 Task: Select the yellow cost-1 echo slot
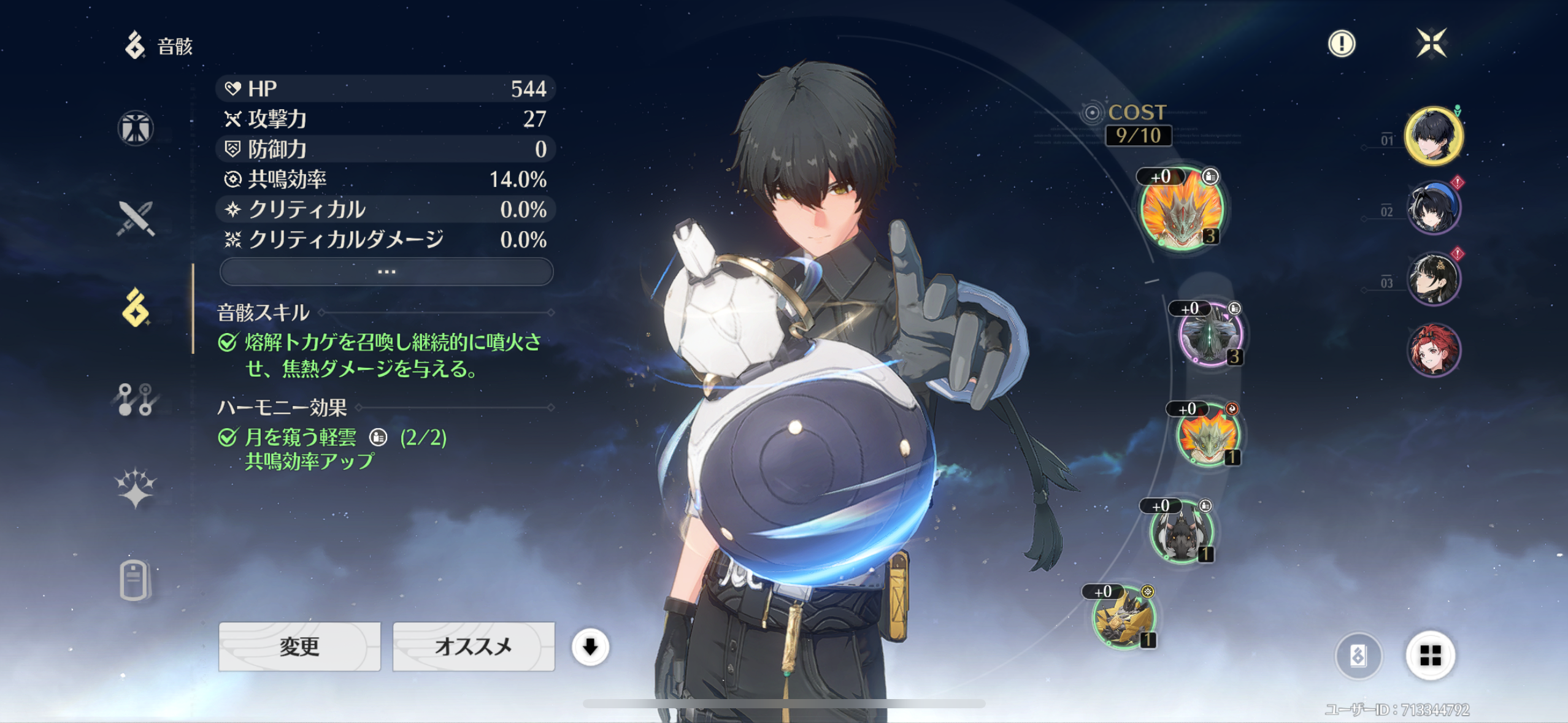[1124, 617]
